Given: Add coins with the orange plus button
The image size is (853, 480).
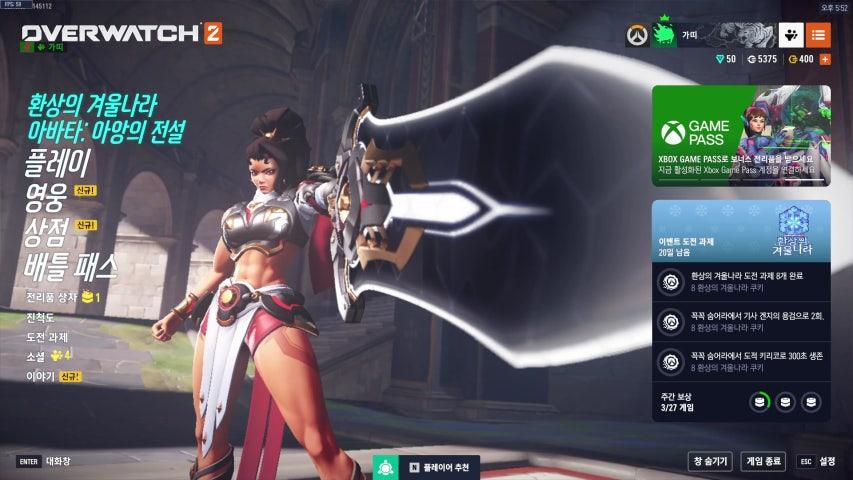Looking at the screenshot, I should click(x=825, y=59).
